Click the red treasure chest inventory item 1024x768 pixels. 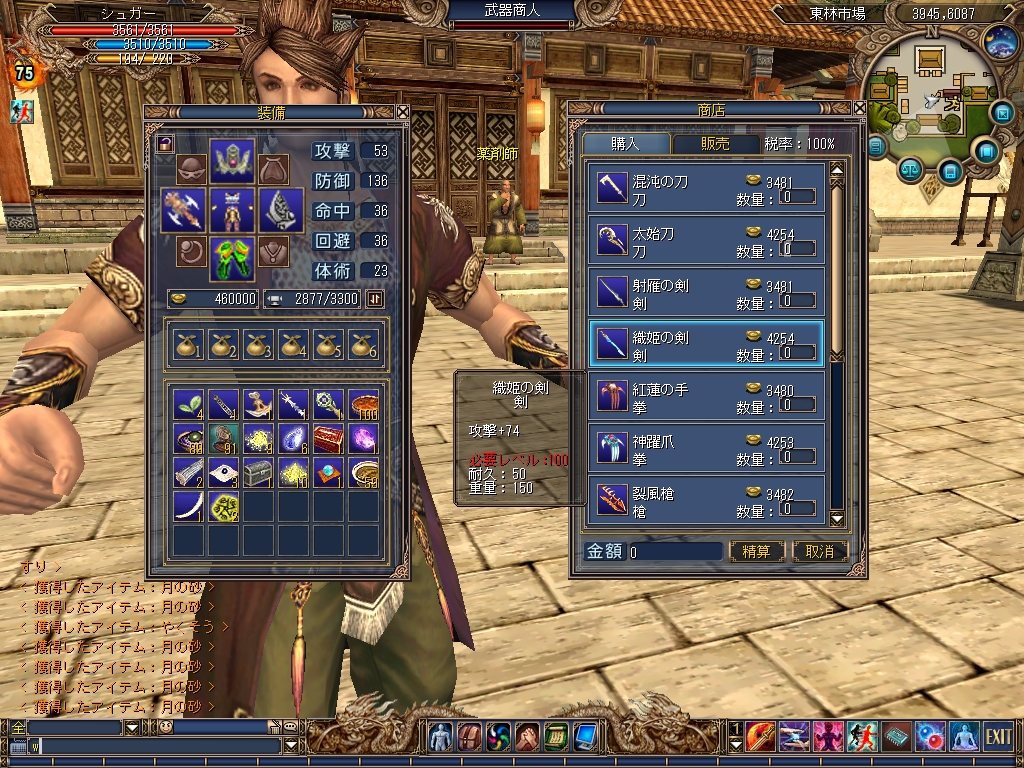pyautogui.click(x=328, y=438)
